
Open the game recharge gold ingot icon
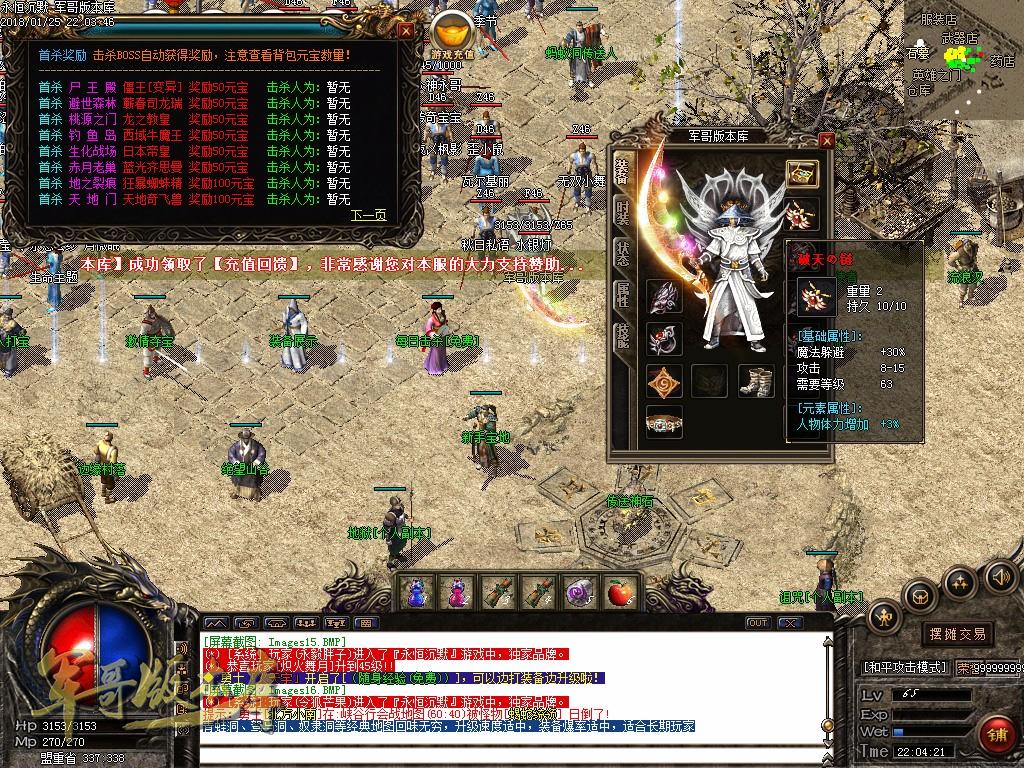453,32
